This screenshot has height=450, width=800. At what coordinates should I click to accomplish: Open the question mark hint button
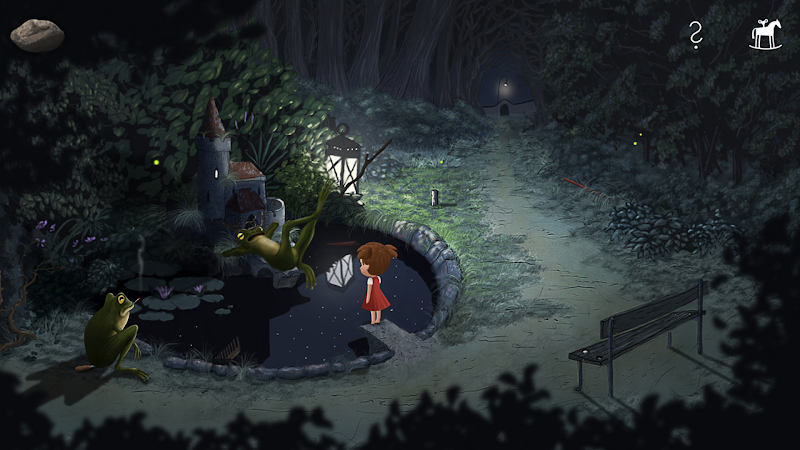click(x=696, y=36)
